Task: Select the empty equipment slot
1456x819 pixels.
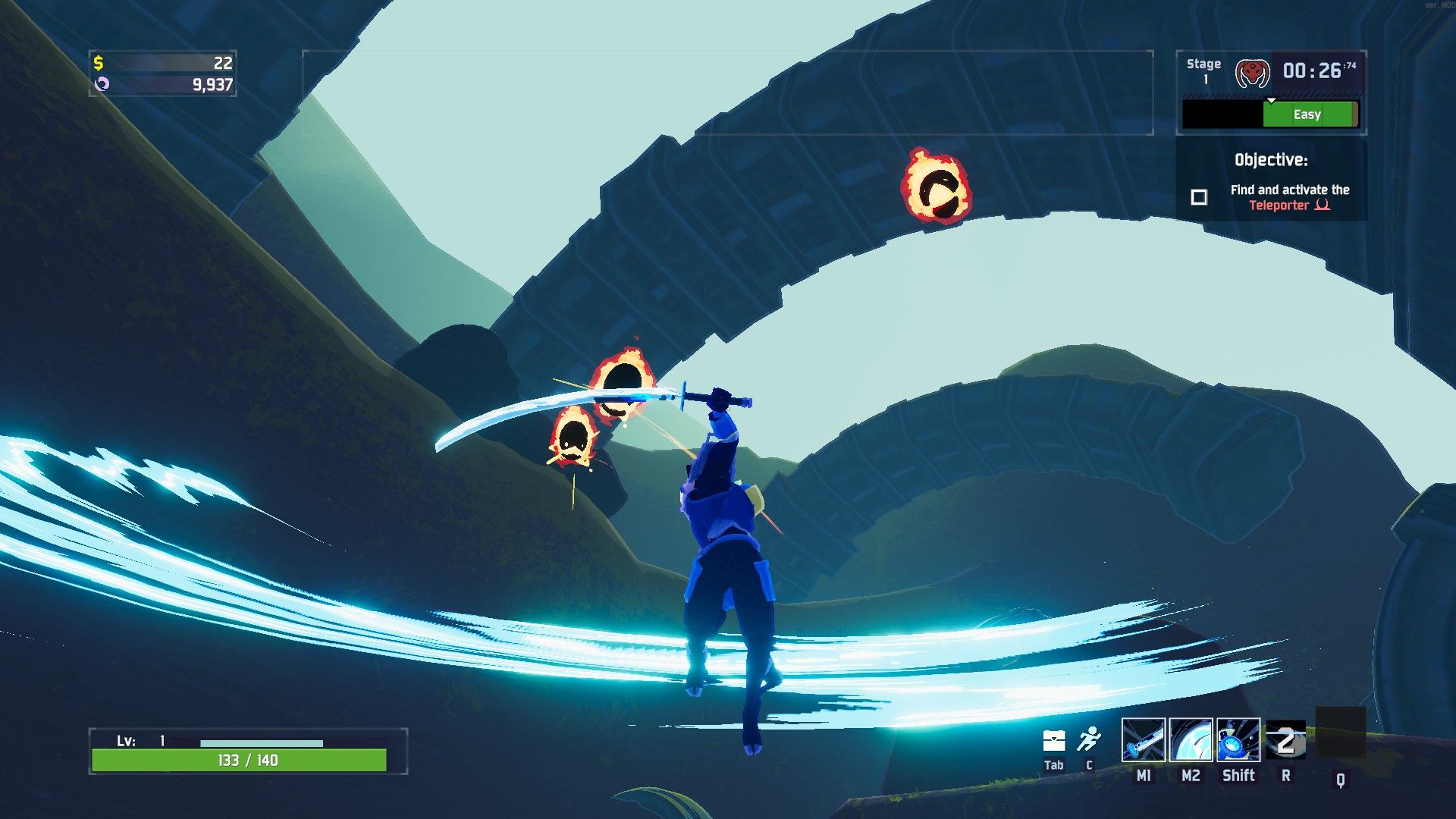Action: click(x=1340, y=733)
